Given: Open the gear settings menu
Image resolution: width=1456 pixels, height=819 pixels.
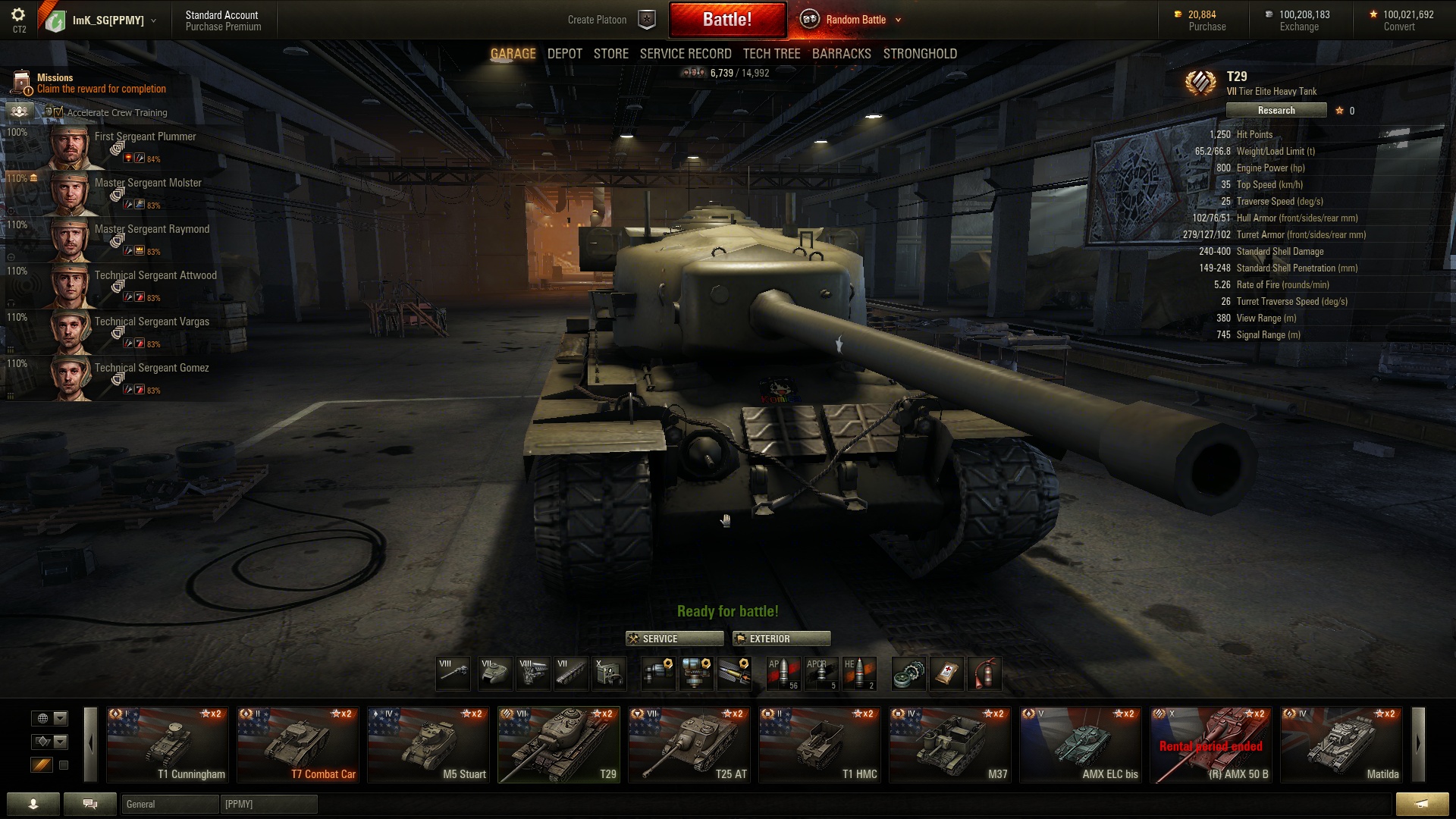Looking at the screenshot, I should coord(18,15).
